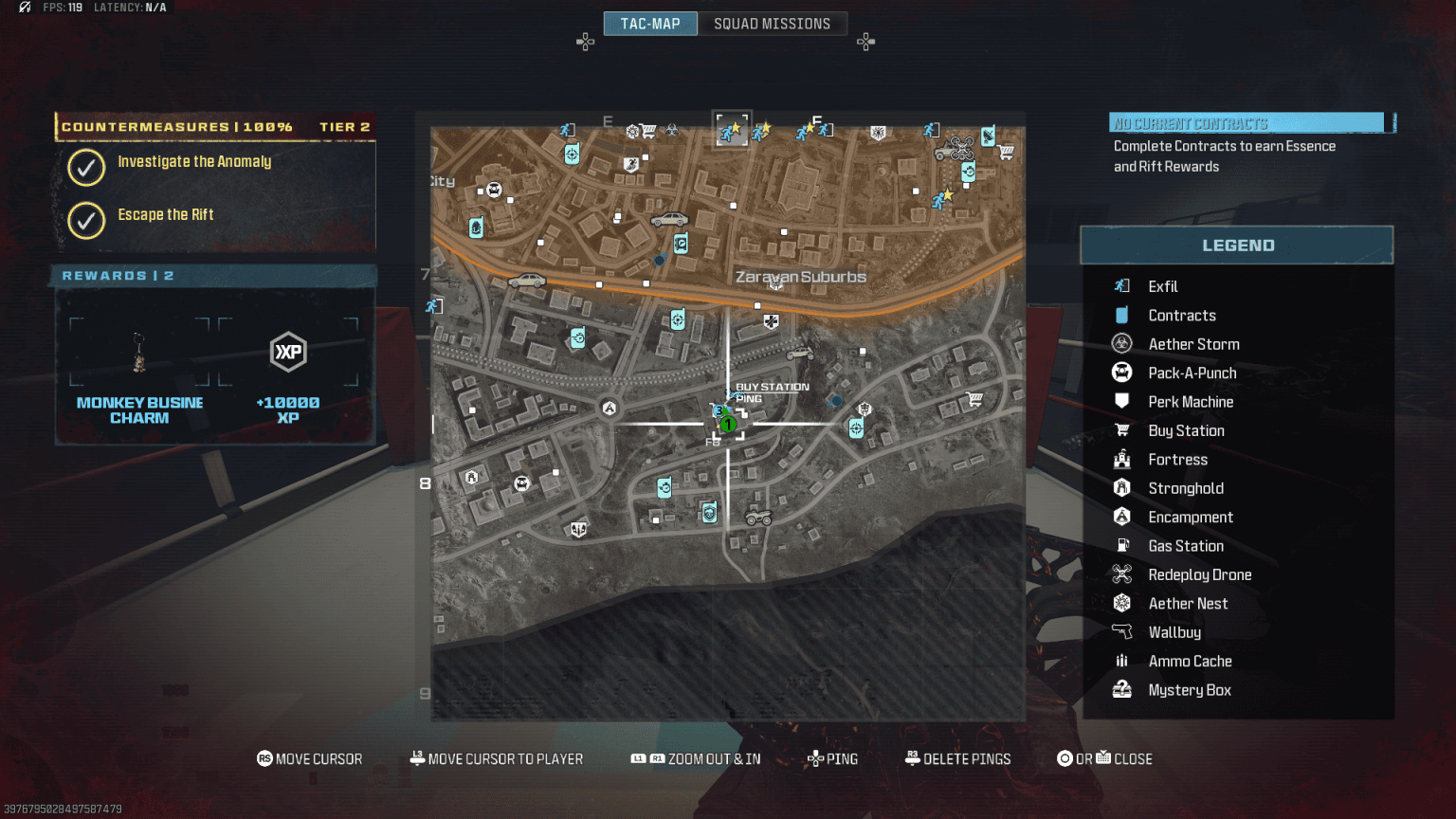Select Pack-A-Punch in the legend
The height and width of the screenshot is (819, 1456).
click(1192, 373)
